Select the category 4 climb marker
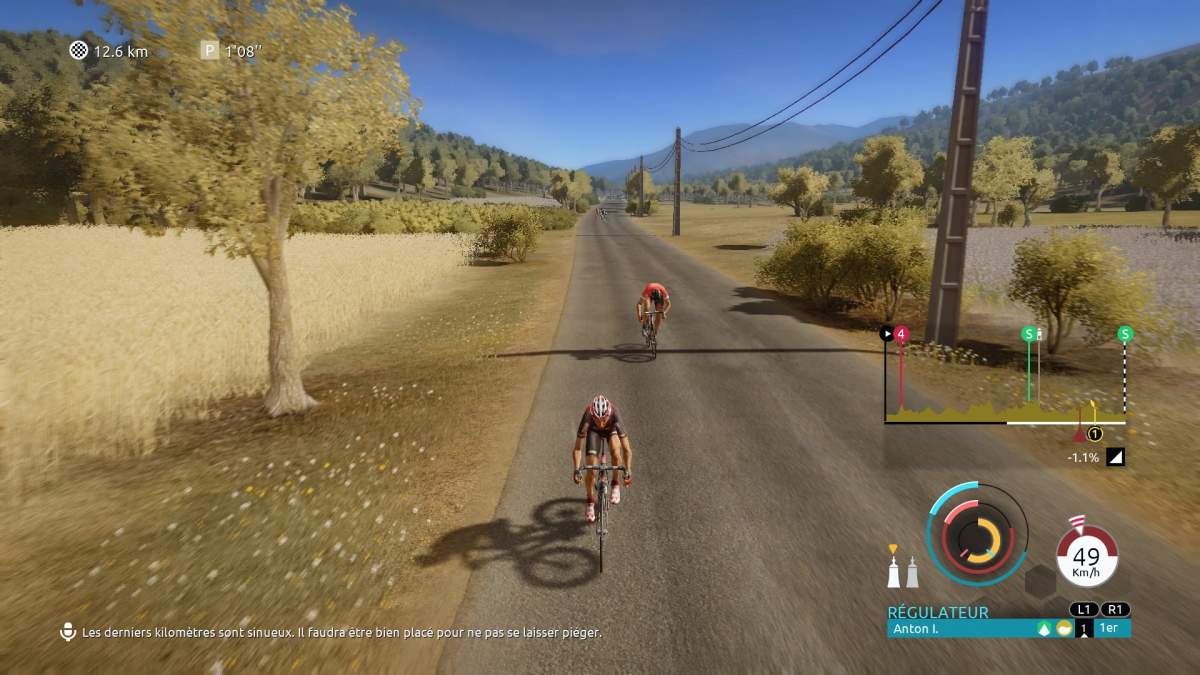Viewport: 1200px width, 675px height. pyautogui.click(x=901, y=336)
